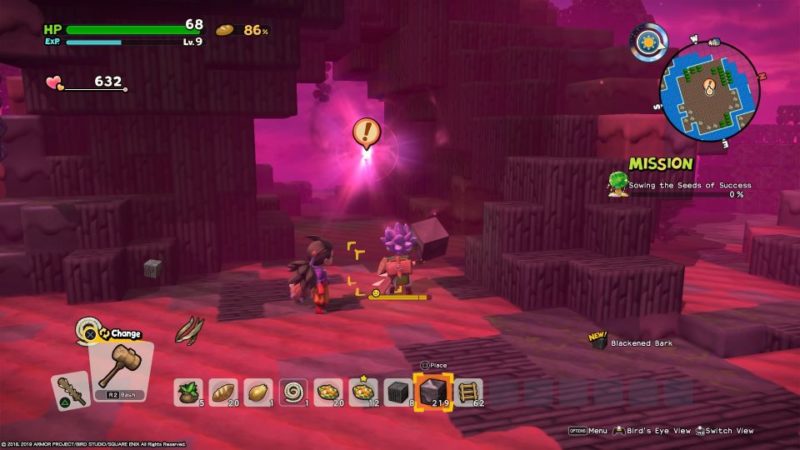This screenshot has height=450, width=800.
Task: Select the wooden hammer tool slot
Action: (124, 366)
